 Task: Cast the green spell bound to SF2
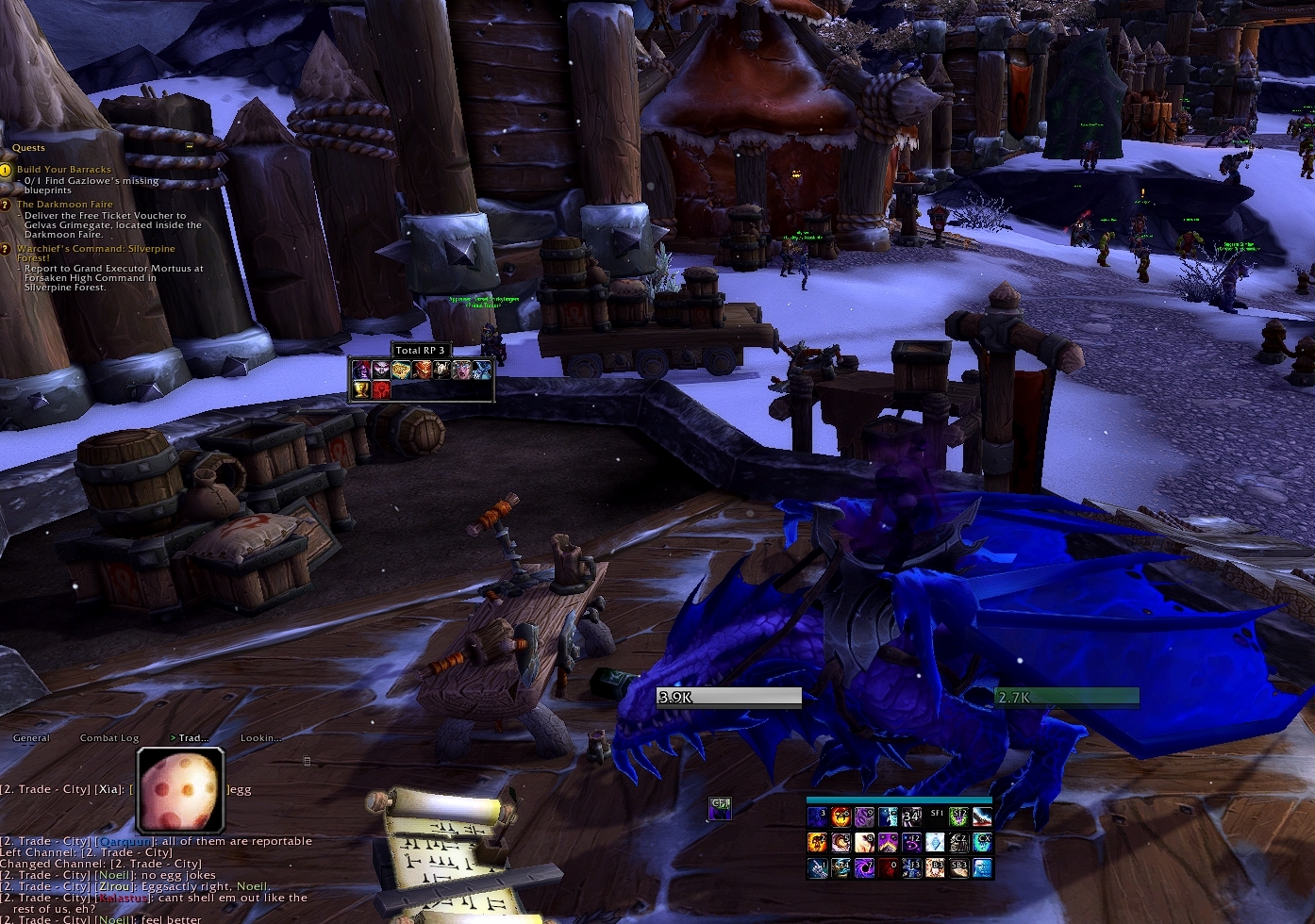(958, 816)
